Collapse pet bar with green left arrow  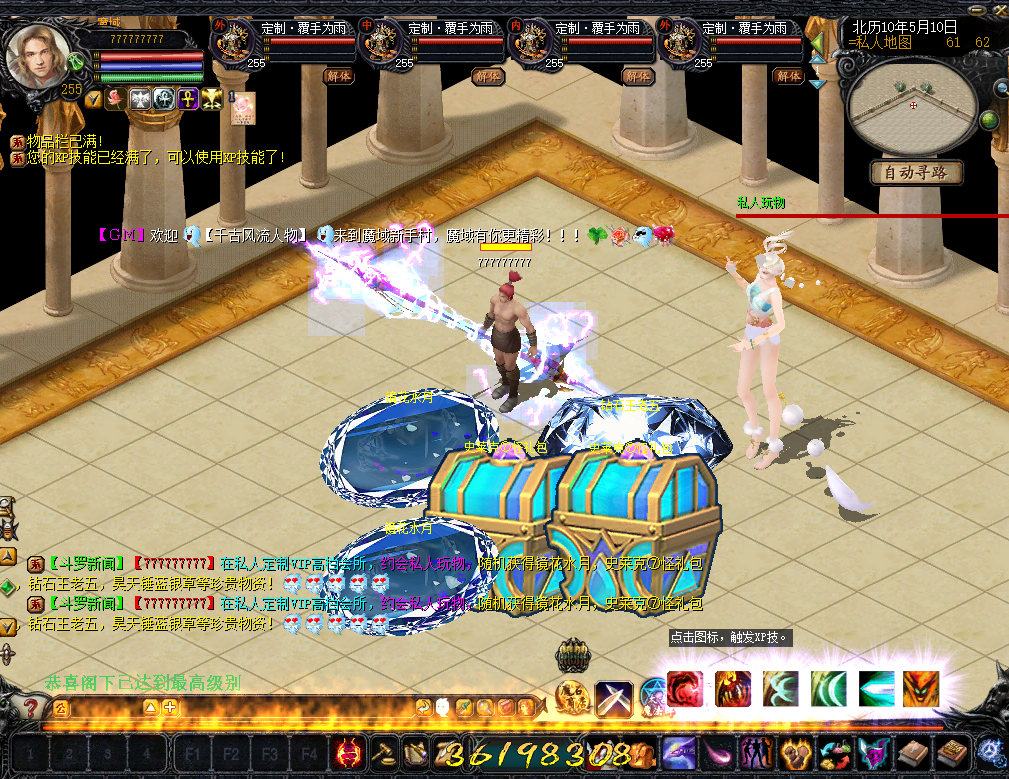pos(816,45)
